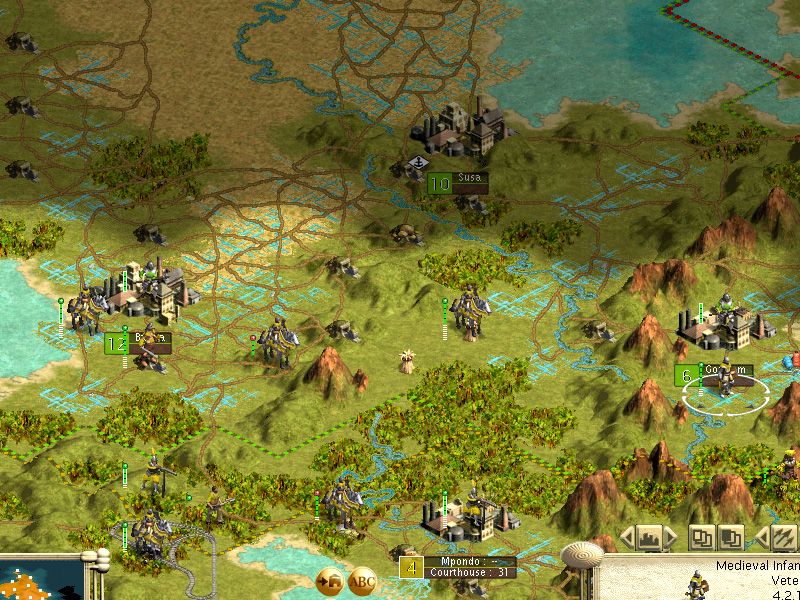
Task: Click the round stone dome button
Action: [x=581, y=555]
